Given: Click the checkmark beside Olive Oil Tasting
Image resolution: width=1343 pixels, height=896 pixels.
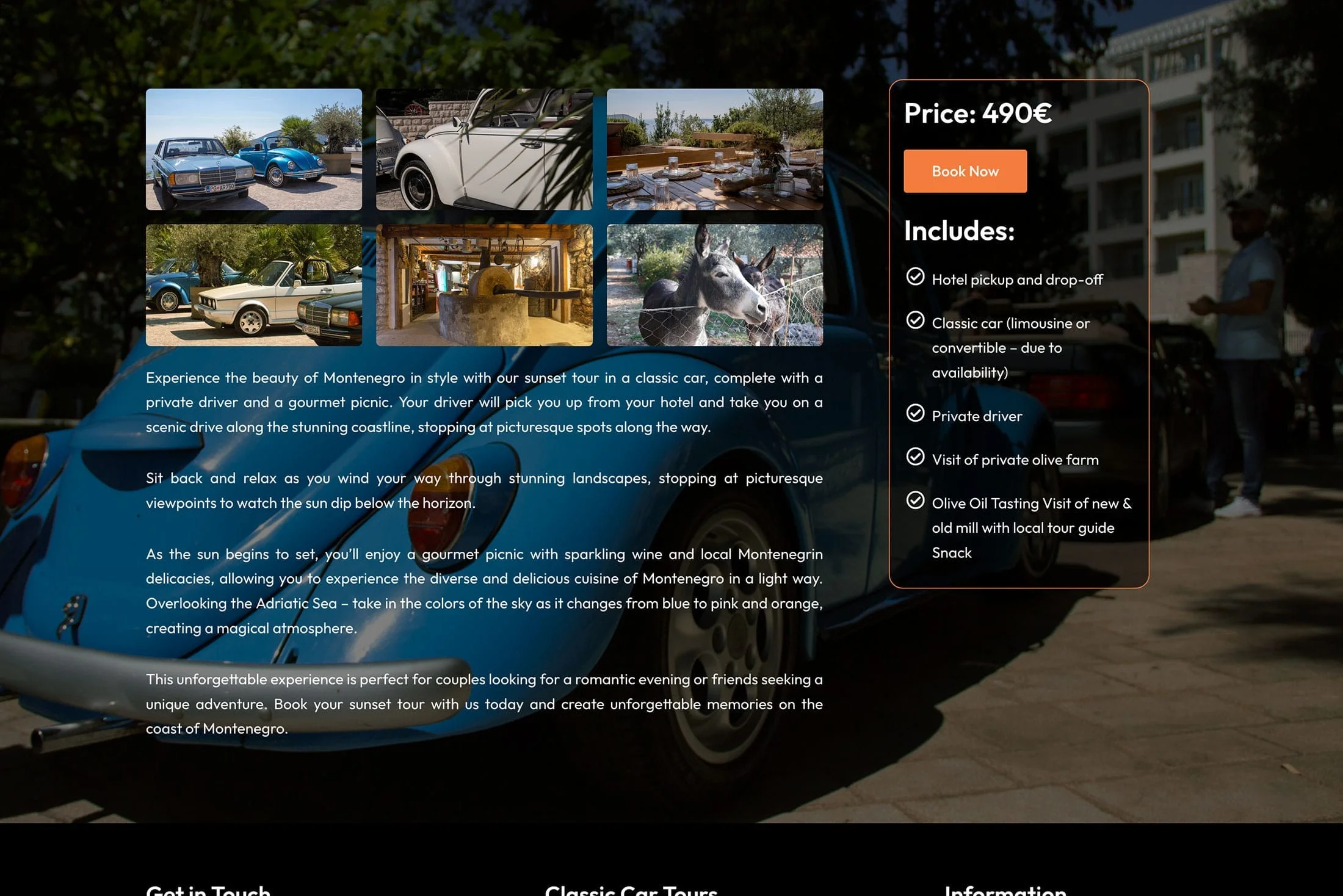Looking at the screenshot, I should [914, 500].
